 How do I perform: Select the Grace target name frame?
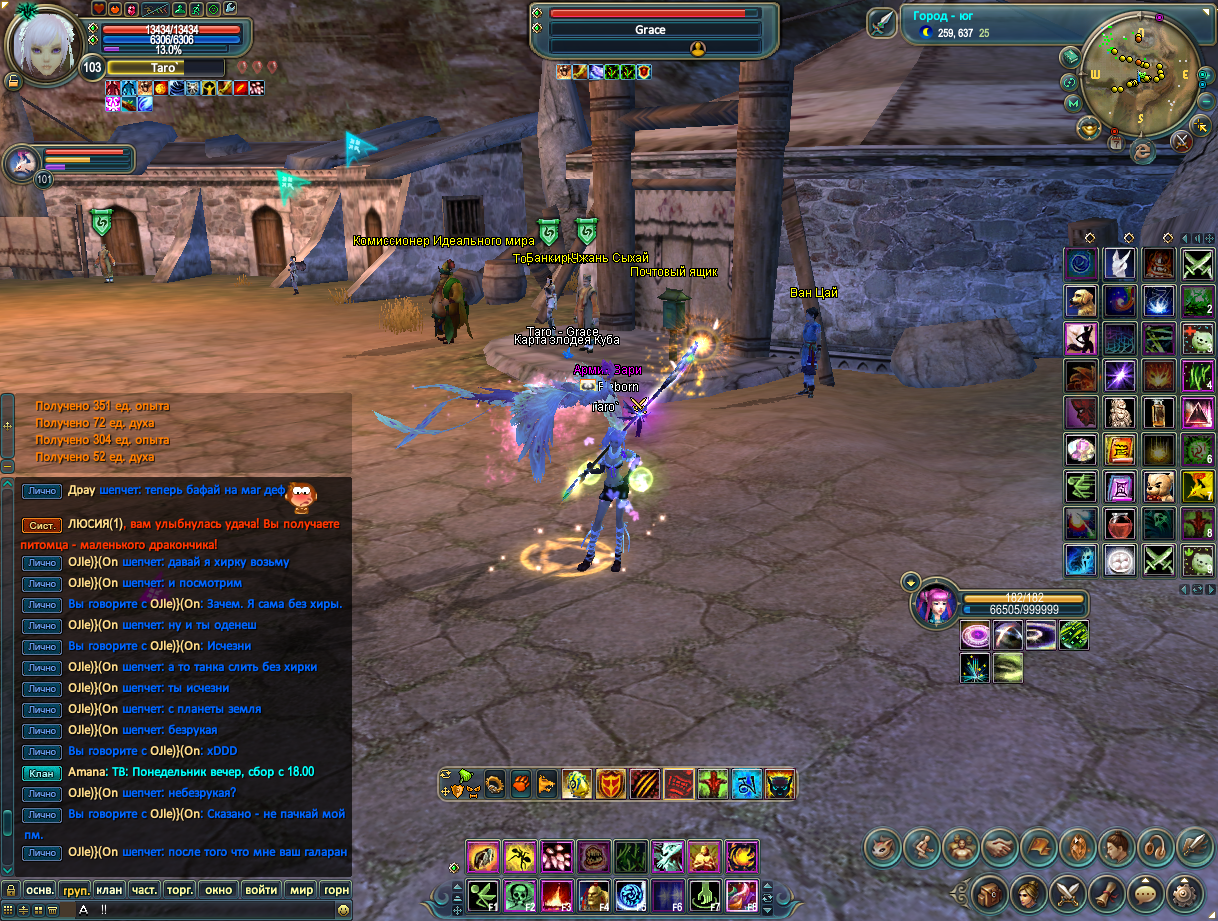[x=650, y=30]
